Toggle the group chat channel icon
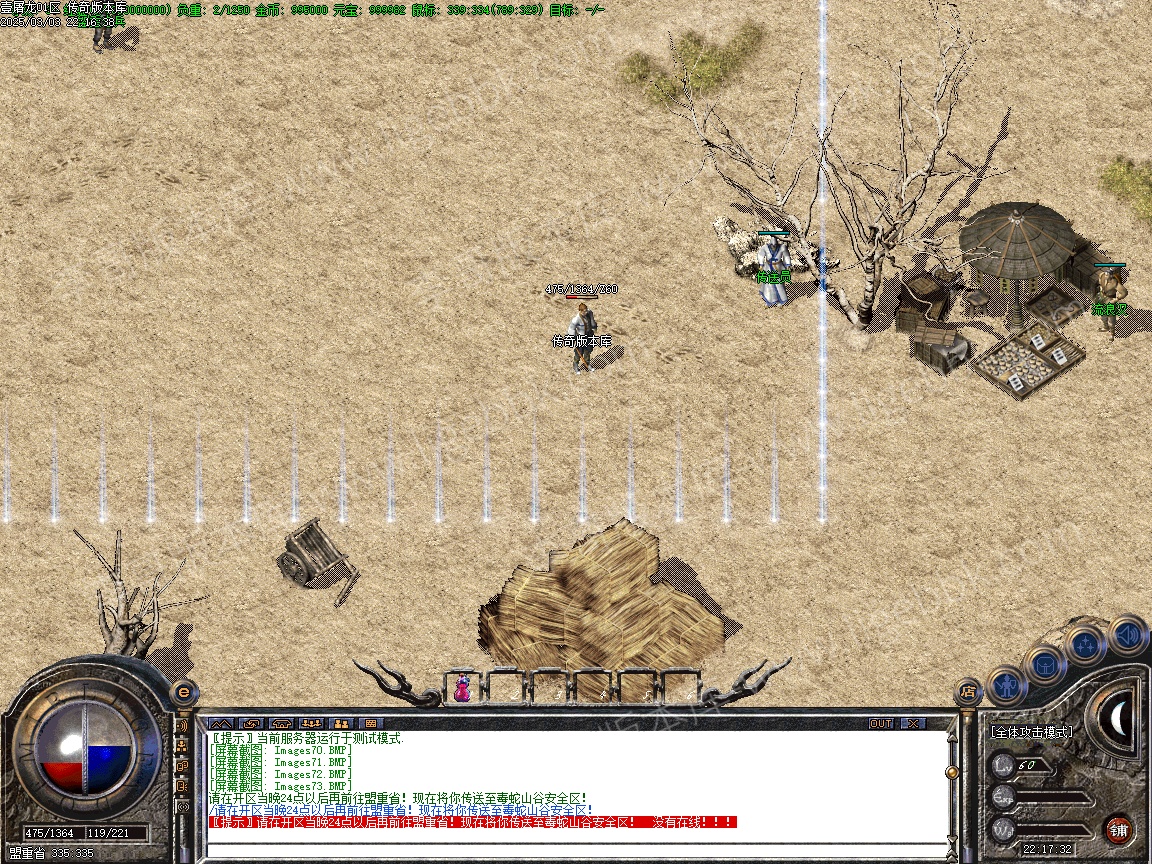The image size is (1152, 864). pyautogui.click(x=183, y=745)
